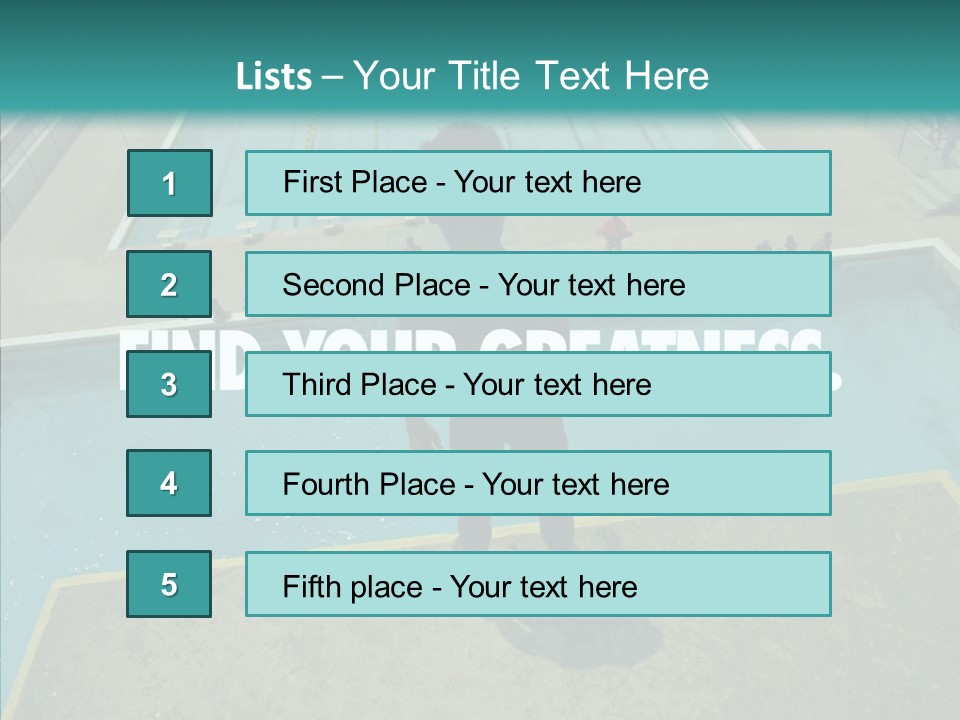Click the number 5 box

coord(169,584)
